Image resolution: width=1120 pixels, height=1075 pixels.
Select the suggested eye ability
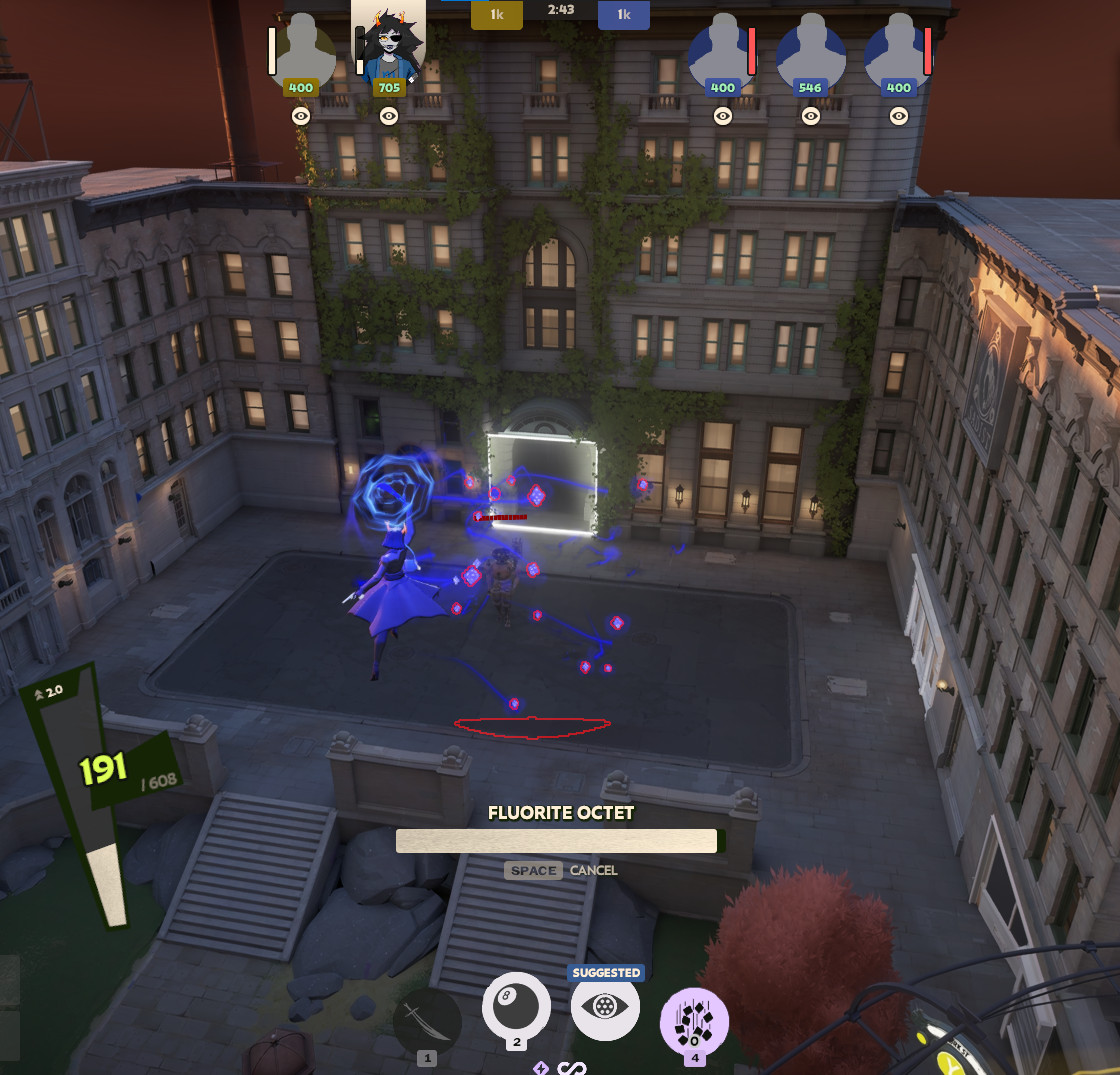tap(605, 1007)
